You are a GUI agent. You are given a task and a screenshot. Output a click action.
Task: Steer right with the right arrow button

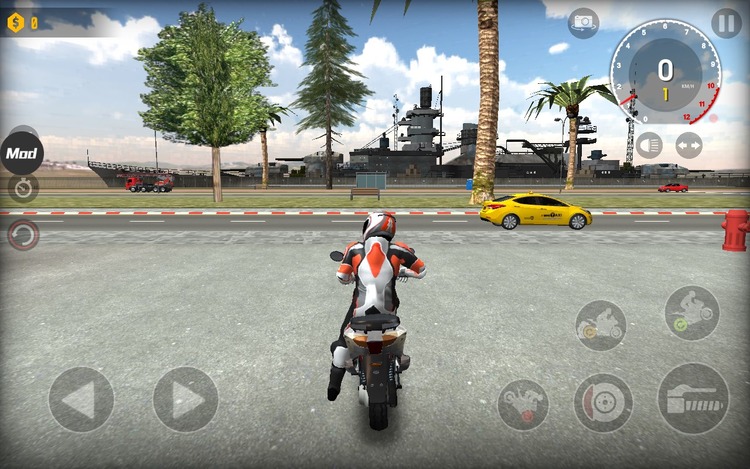pos(185,399)
